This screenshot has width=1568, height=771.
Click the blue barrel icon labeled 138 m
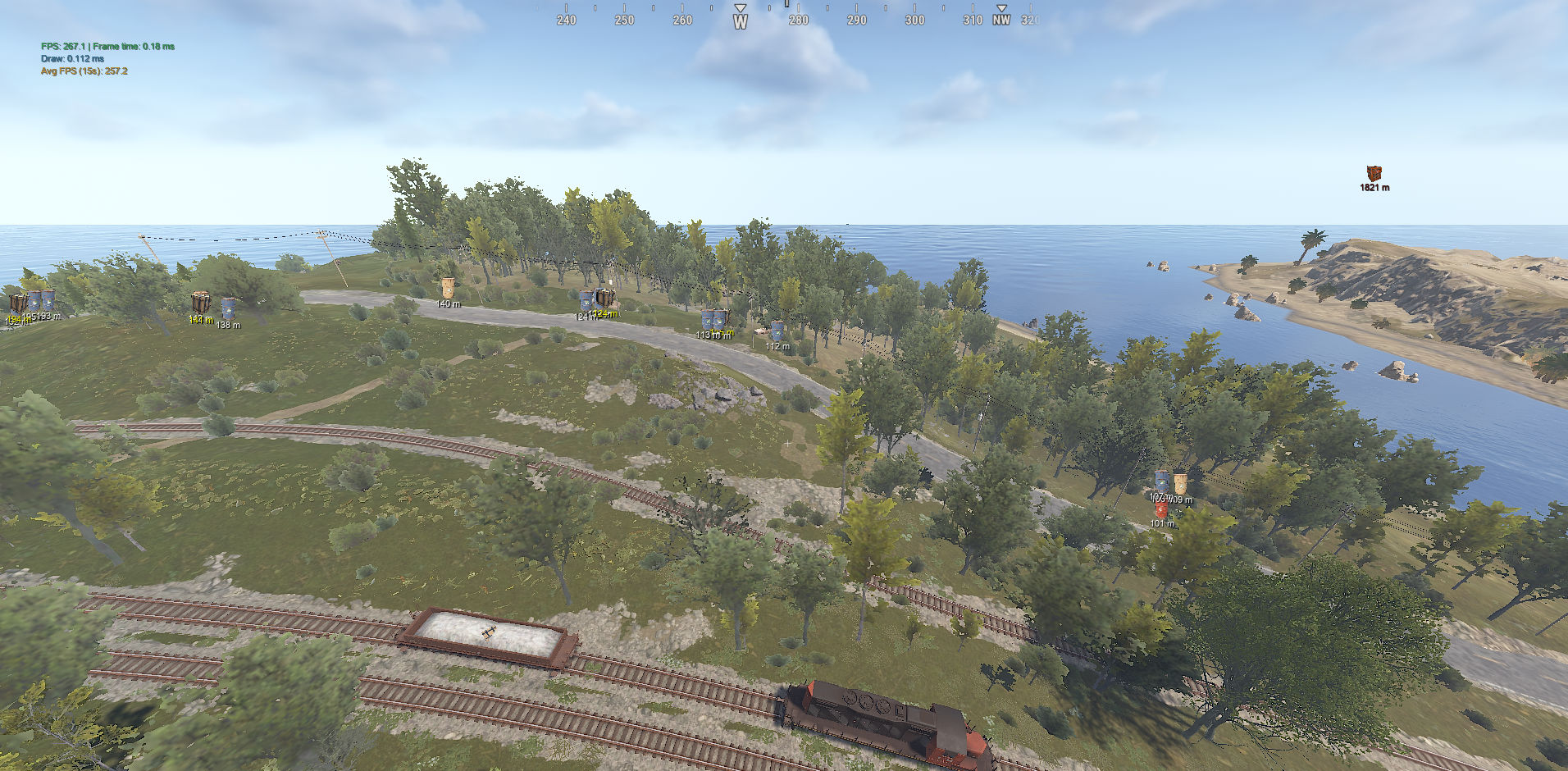(228, 307)
